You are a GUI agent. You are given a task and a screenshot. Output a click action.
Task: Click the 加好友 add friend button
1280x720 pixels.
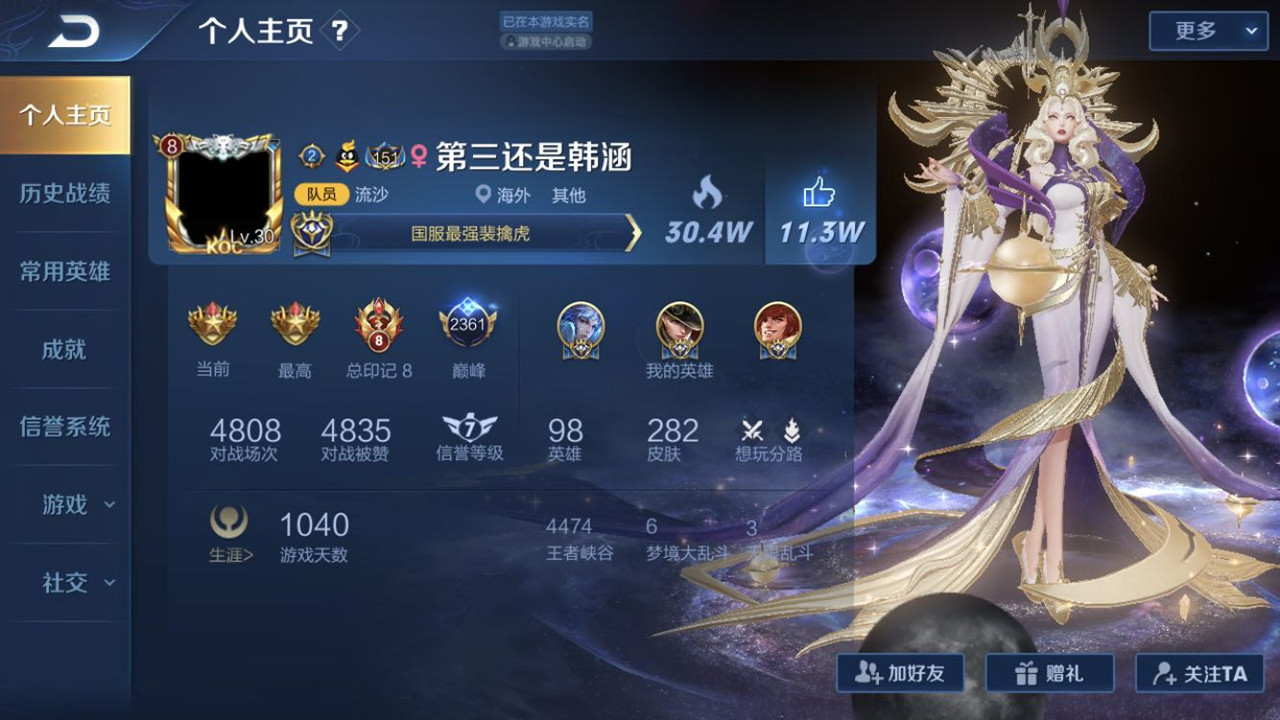pyautogui.click(x=899, y=673)
